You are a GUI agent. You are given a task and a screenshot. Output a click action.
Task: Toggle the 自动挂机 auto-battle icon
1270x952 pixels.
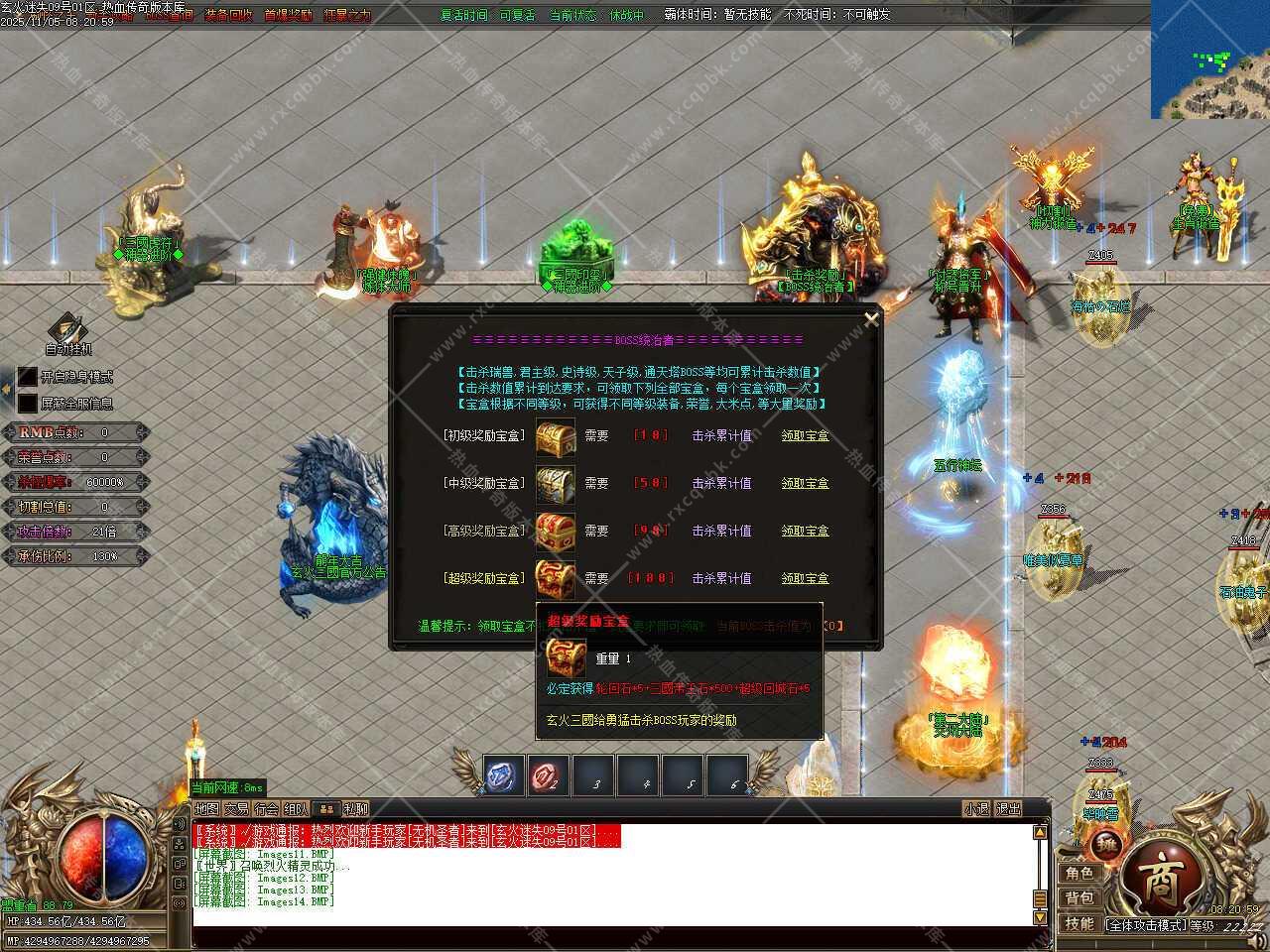pos(67,329)
